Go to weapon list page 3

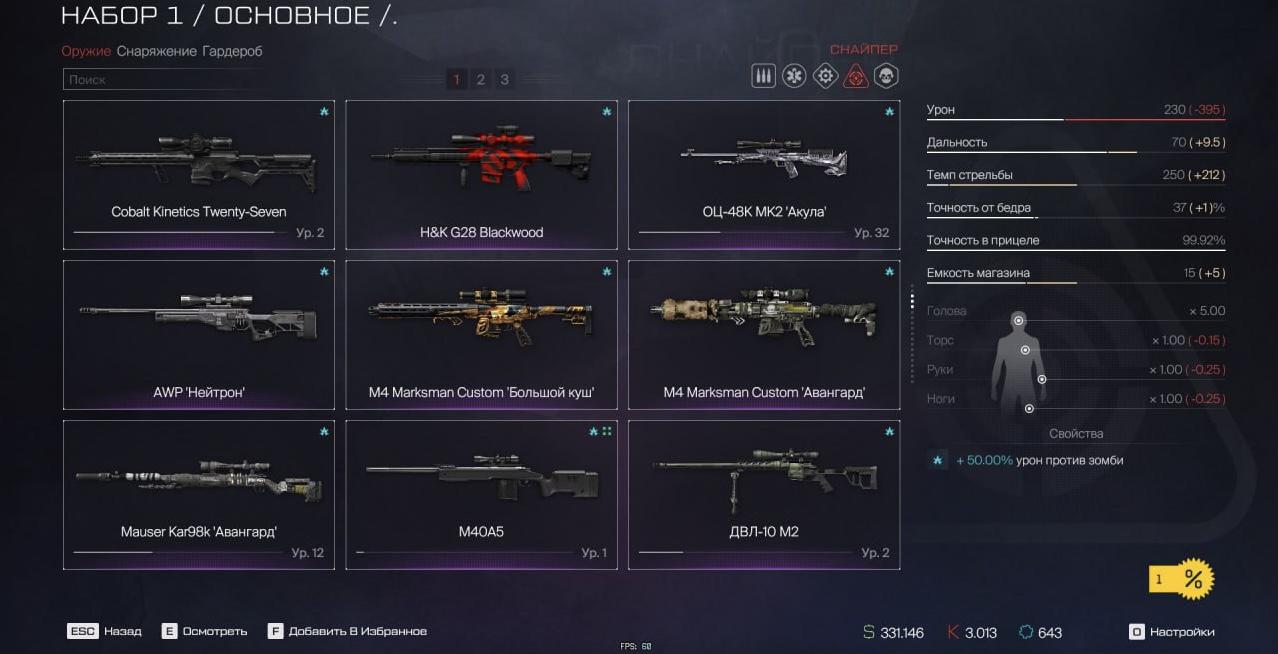504,80
